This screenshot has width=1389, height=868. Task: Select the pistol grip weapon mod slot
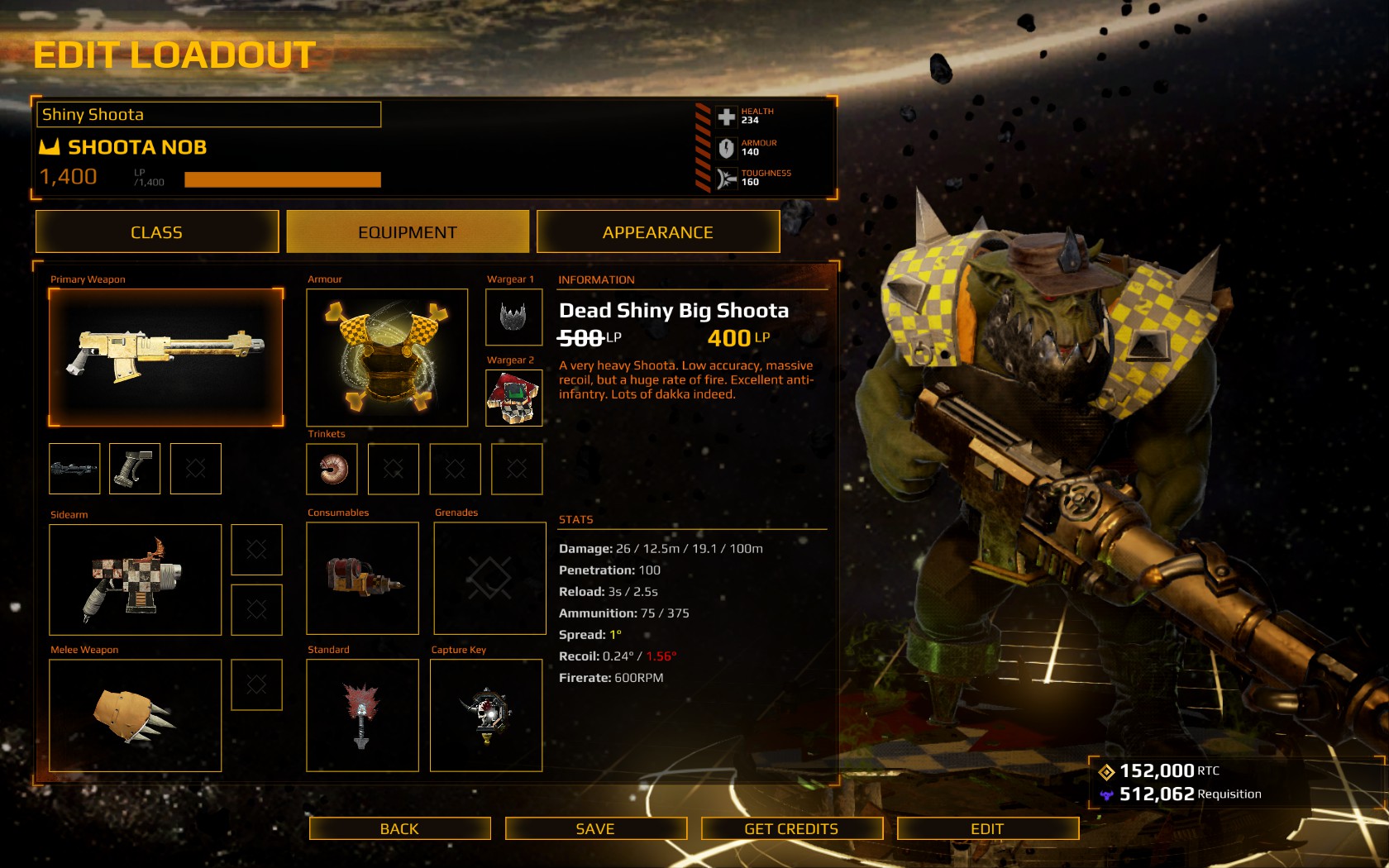[134, 469]
